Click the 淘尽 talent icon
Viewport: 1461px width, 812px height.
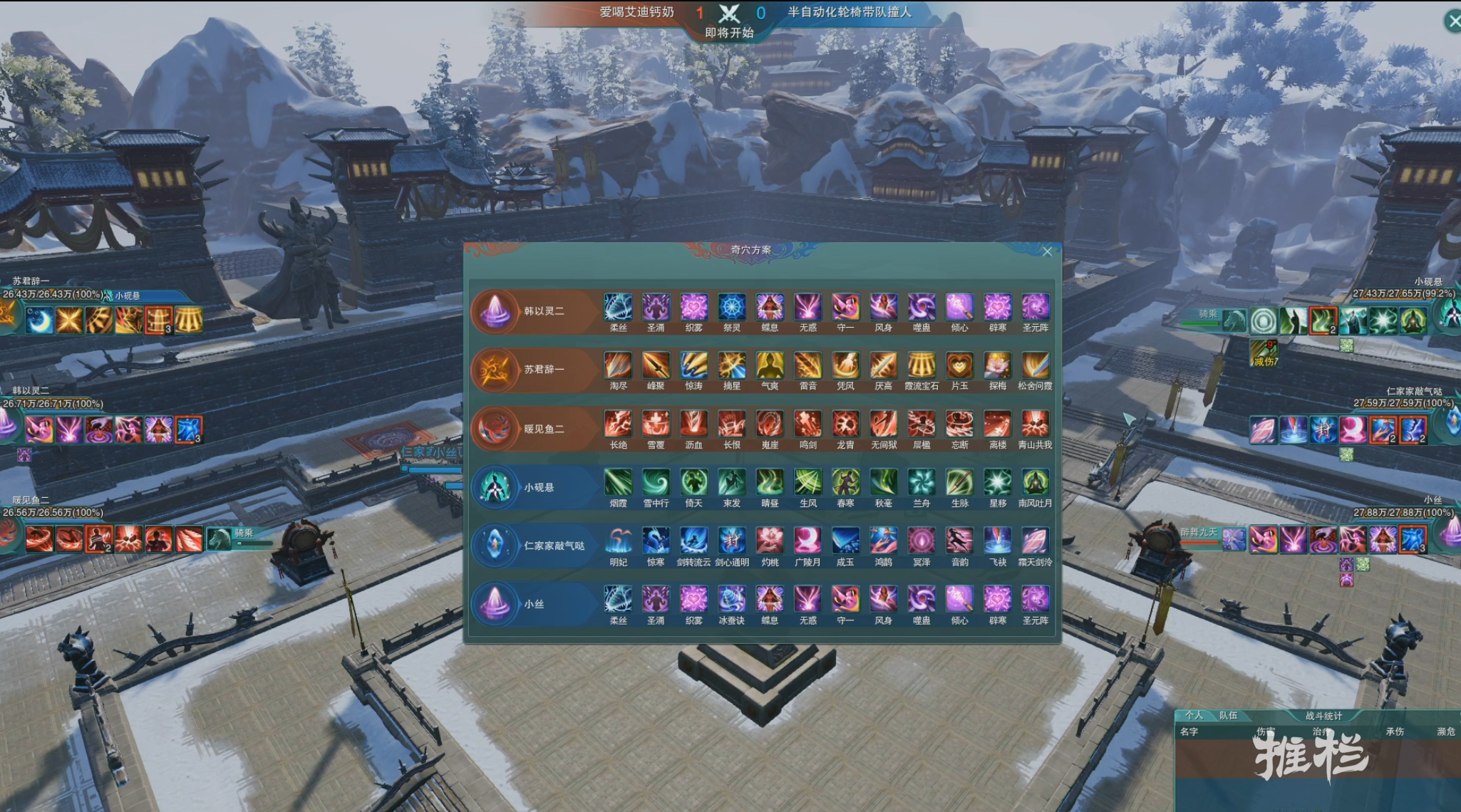pyautogui.click(x=618, y=366)
